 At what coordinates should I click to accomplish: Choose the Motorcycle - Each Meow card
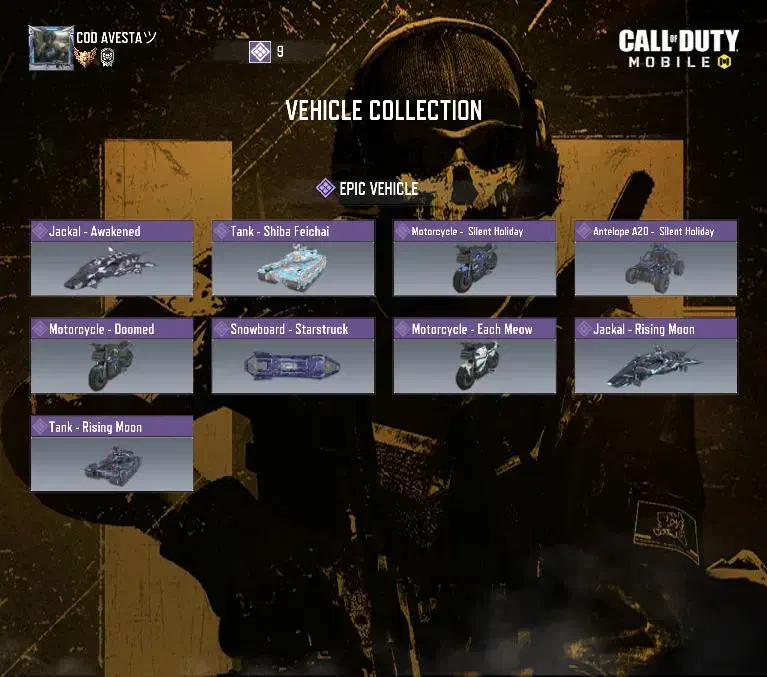coord(474,357)
